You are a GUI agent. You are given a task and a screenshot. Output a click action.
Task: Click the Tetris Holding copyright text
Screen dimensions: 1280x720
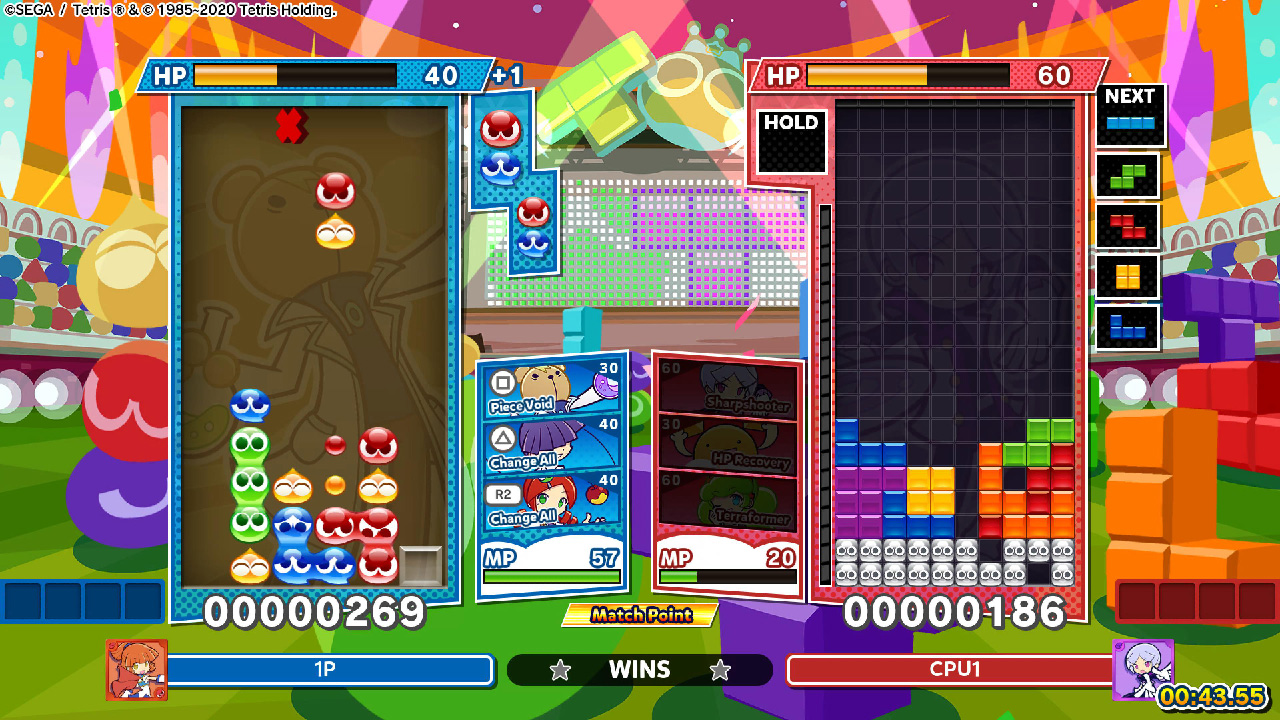click(170, 10)
